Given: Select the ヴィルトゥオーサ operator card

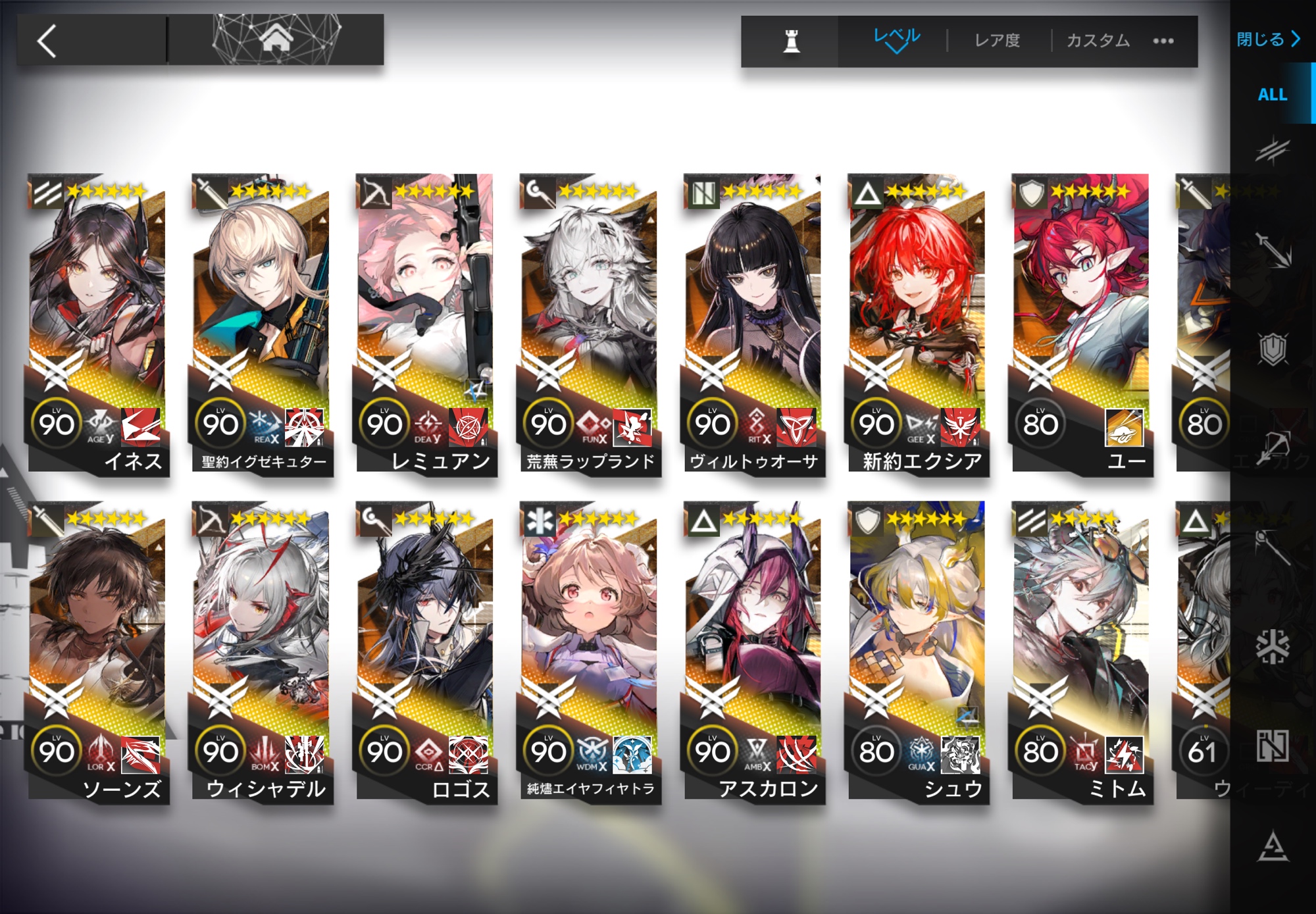Looking at the screenshot, I should click(753, 322).
